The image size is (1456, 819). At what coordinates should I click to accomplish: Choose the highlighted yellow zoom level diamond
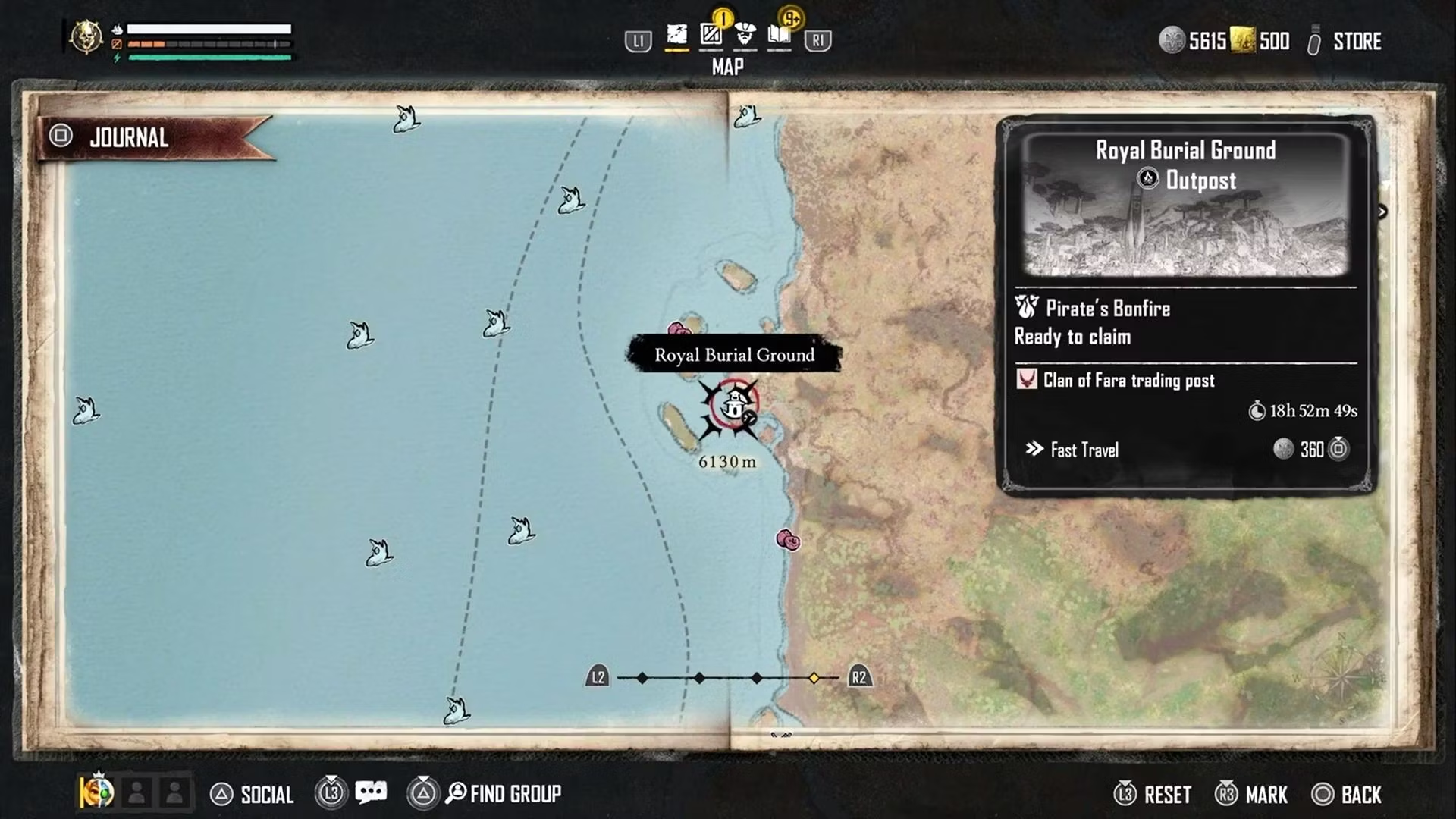[x=814, y=678]
